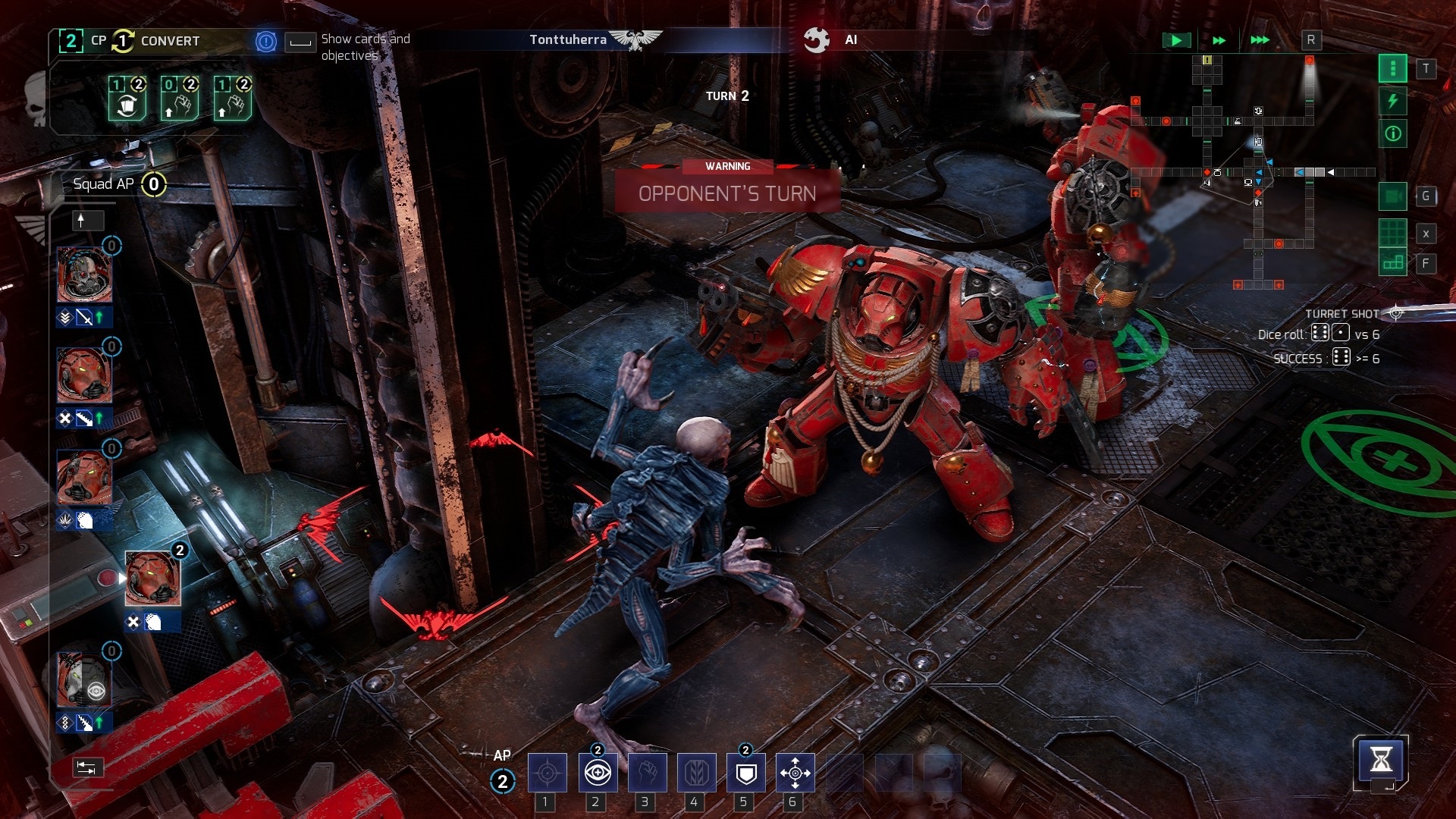Click the hourglass end turn button
This screenshot has height=819, width=1456.
click(x=1381, y=761)
